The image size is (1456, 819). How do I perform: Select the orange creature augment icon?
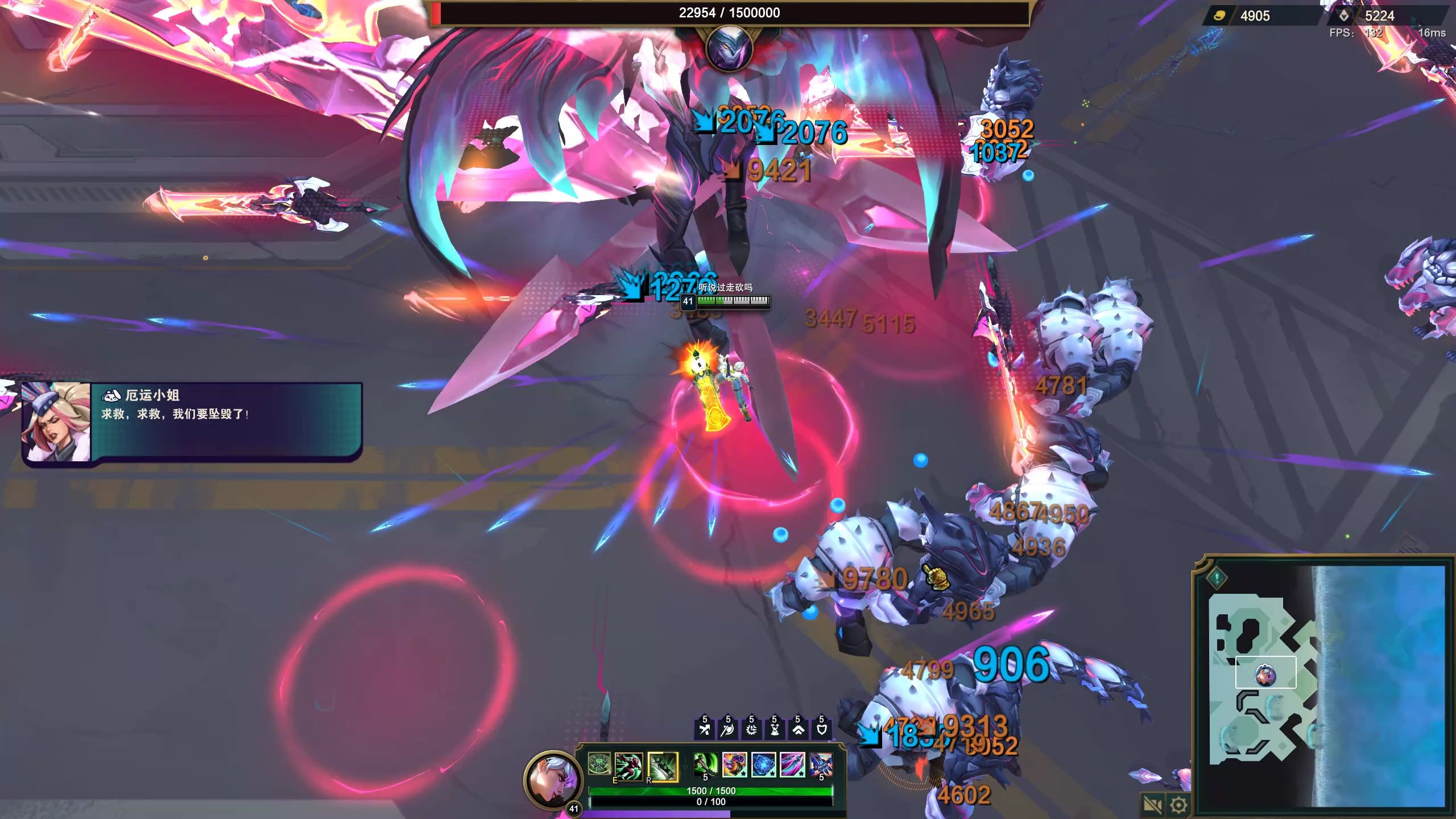(x=734, y=764)
